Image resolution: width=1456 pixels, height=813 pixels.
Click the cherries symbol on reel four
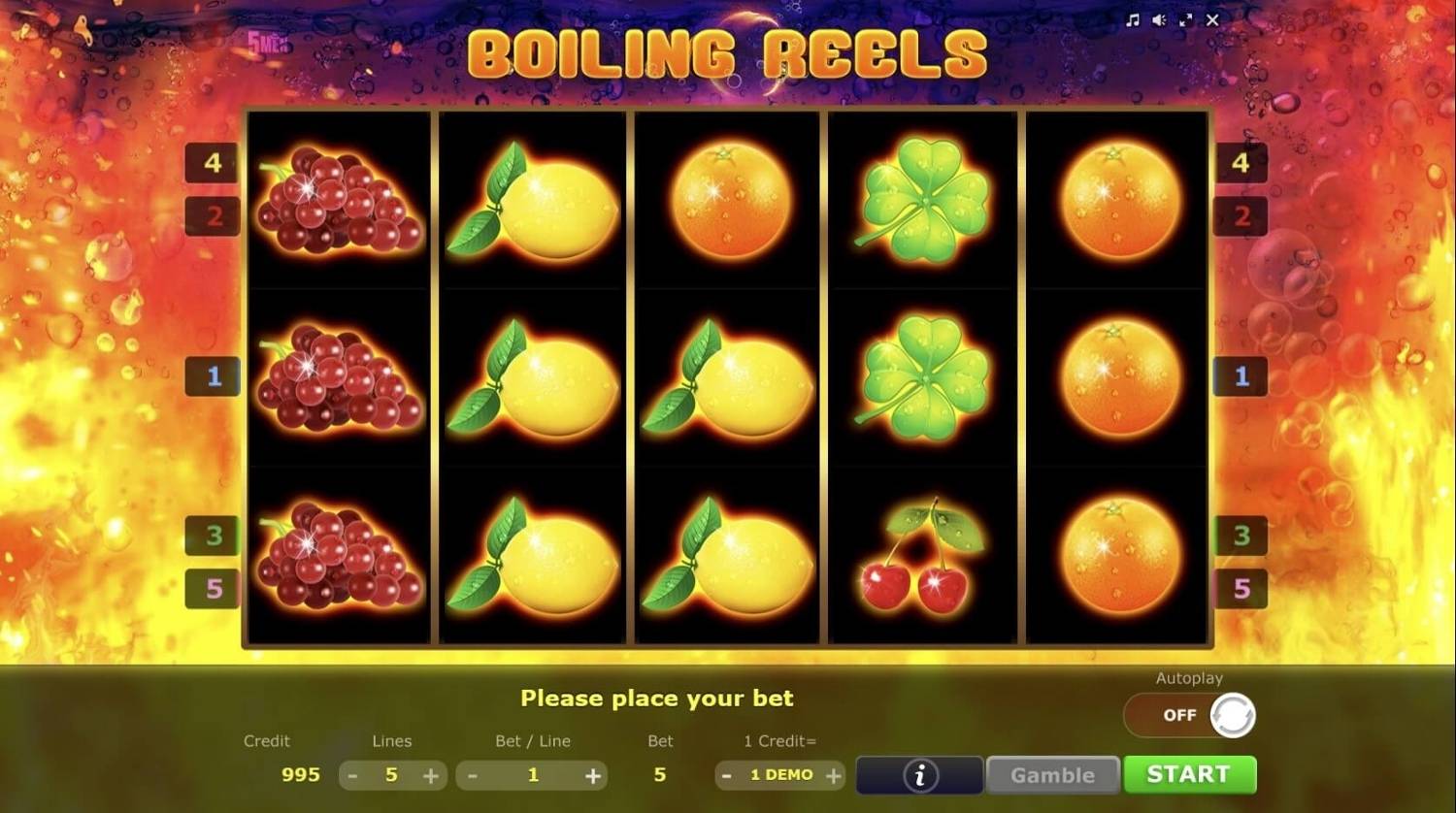coord(920,553)
